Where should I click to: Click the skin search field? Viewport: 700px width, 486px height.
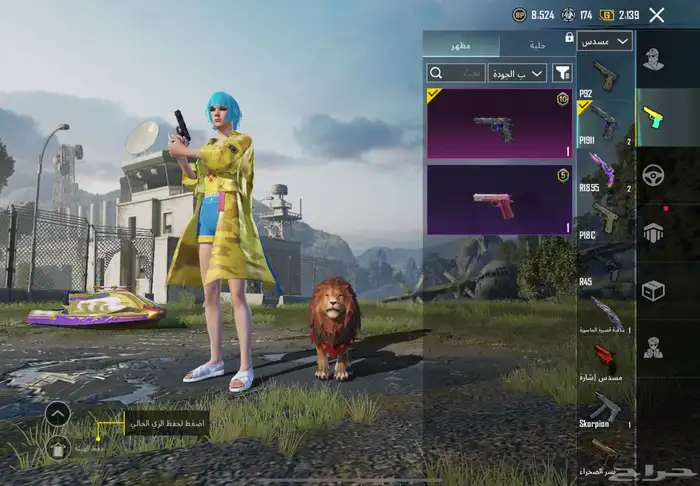[x=456, y=73]
